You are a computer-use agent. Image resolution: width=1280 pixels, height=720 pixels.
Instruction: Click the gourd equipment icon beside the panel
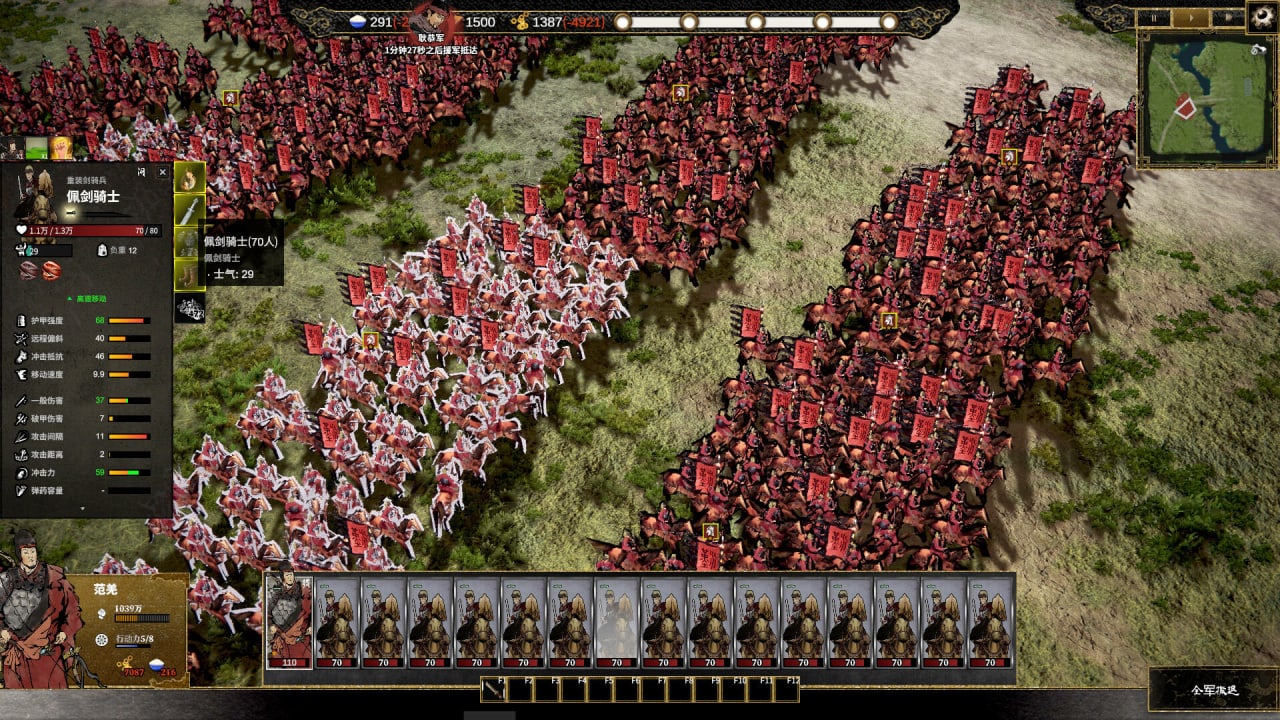coord(190,178)
